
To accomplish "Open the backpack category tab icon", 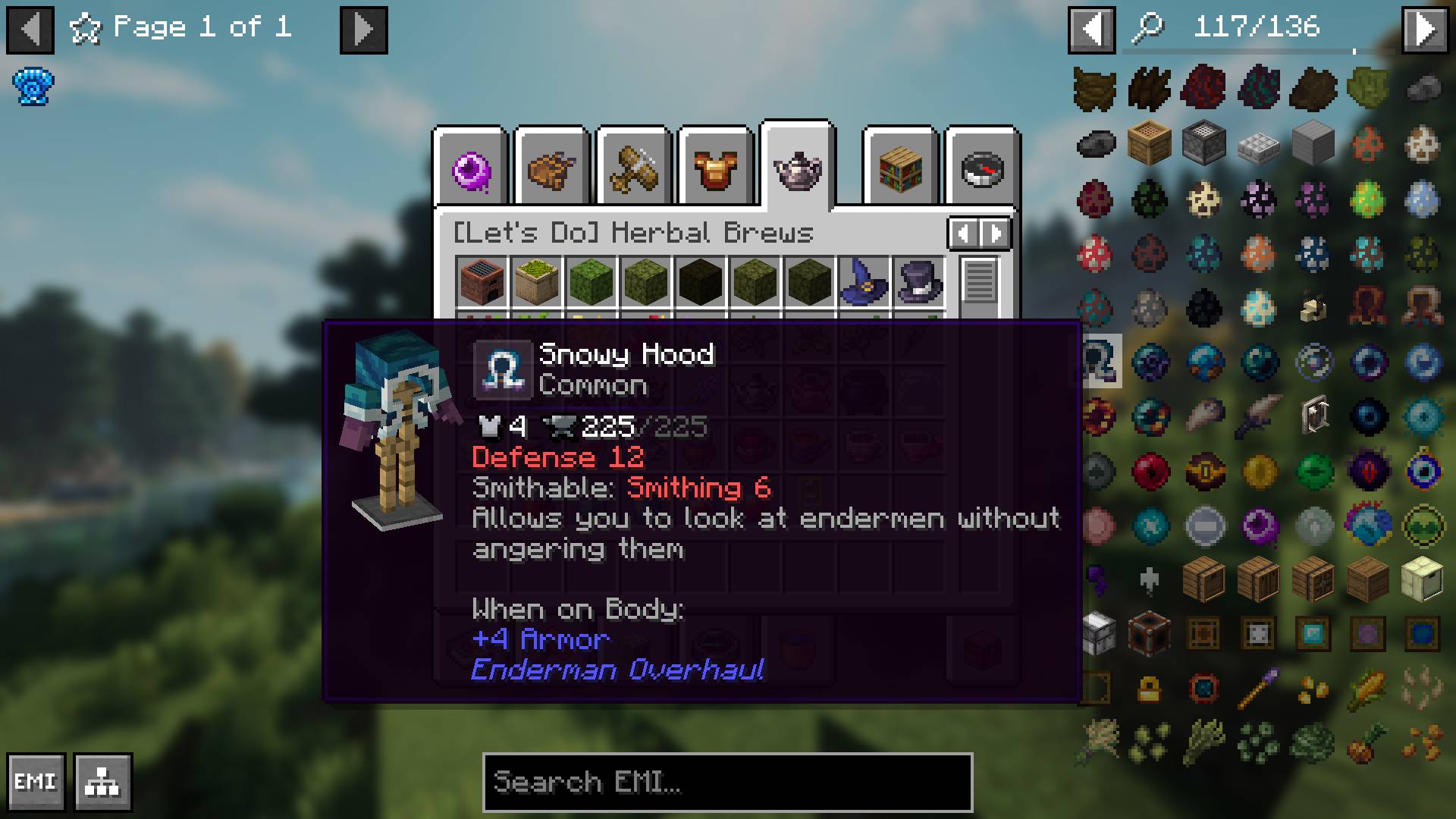I will pyautogui.click(x=551, y=169).
